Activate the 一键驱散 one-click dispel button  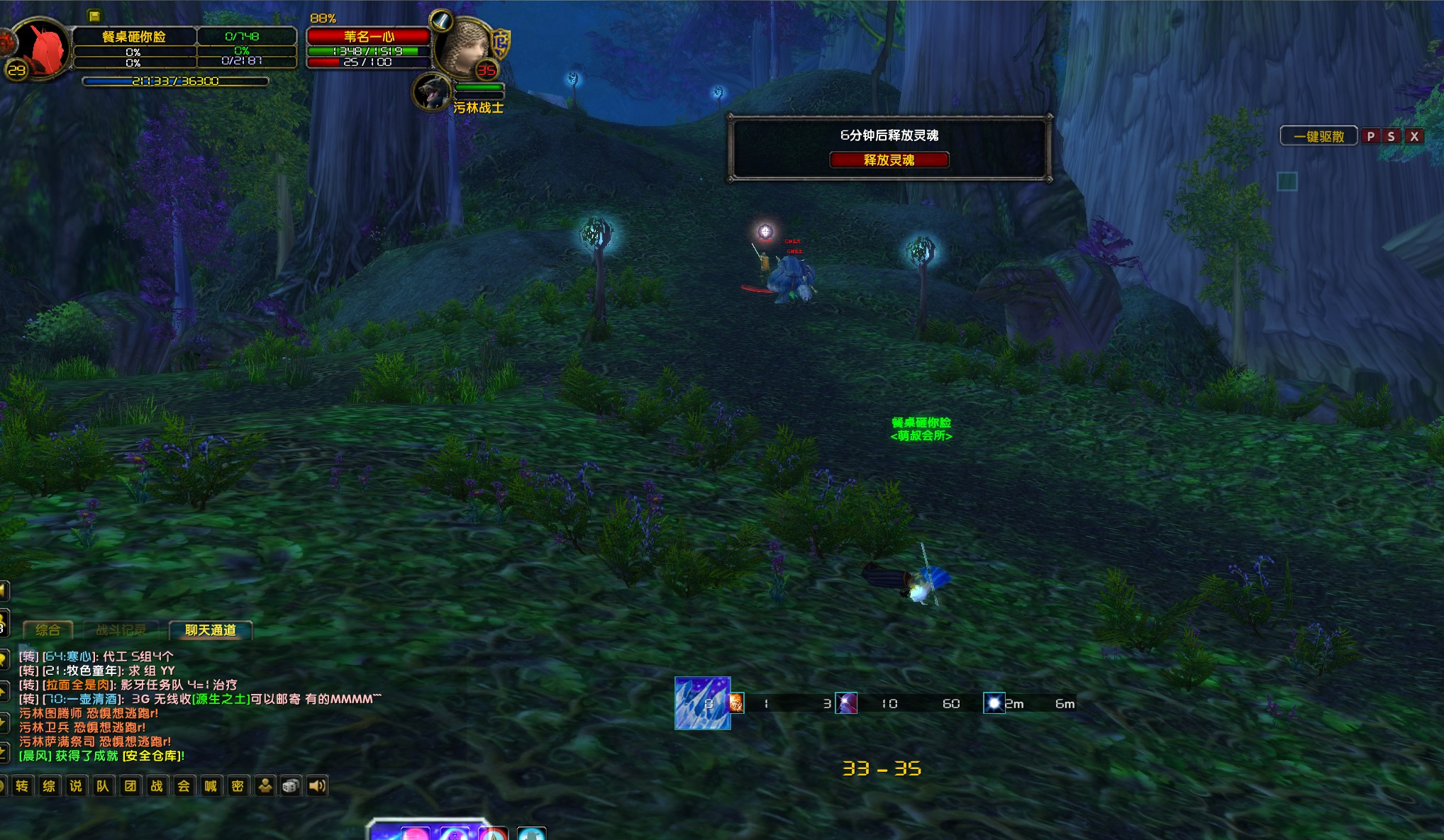point(1318,136)
